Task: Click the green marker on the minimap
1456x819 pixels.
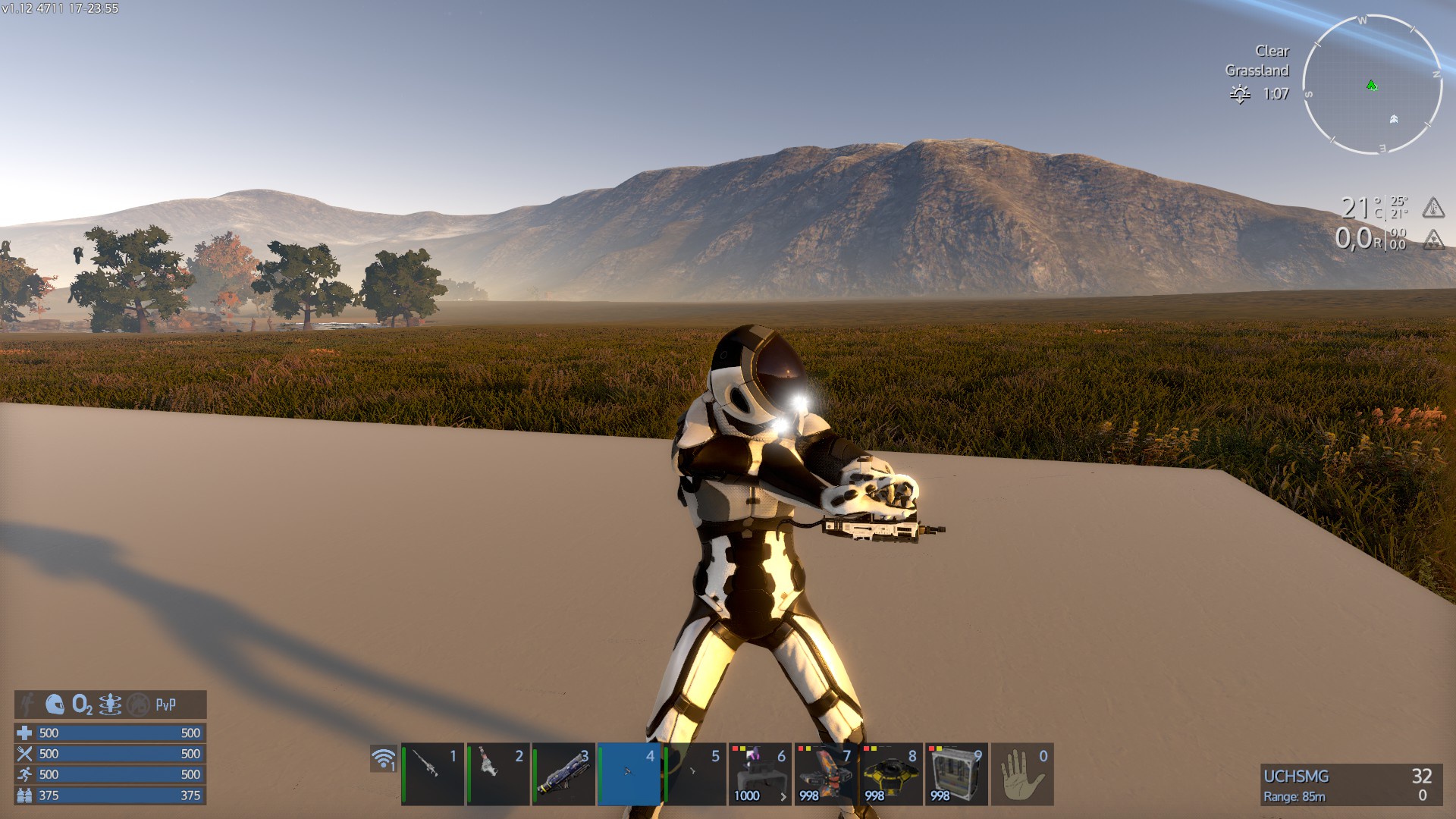Action: click(x=1371, y=86)
